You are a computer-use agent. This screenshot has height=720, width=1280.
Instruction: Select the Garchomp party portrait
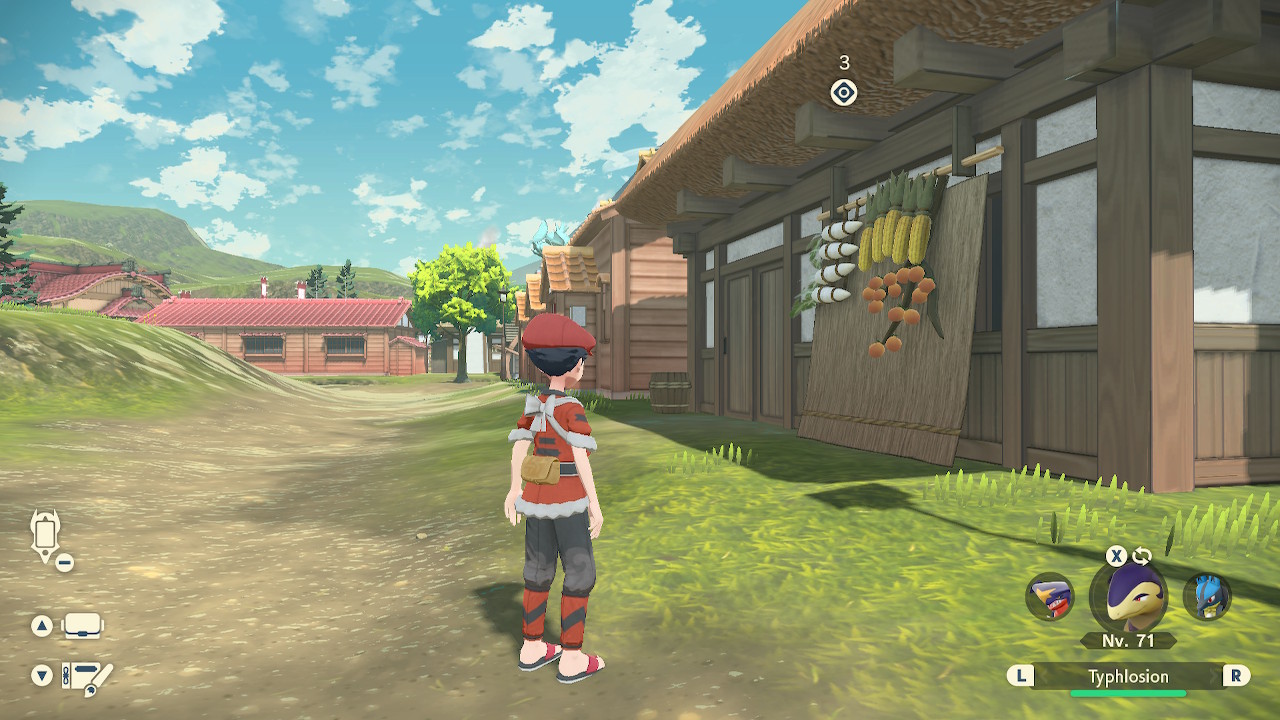pyautogui.click(x=1050, y=597)
